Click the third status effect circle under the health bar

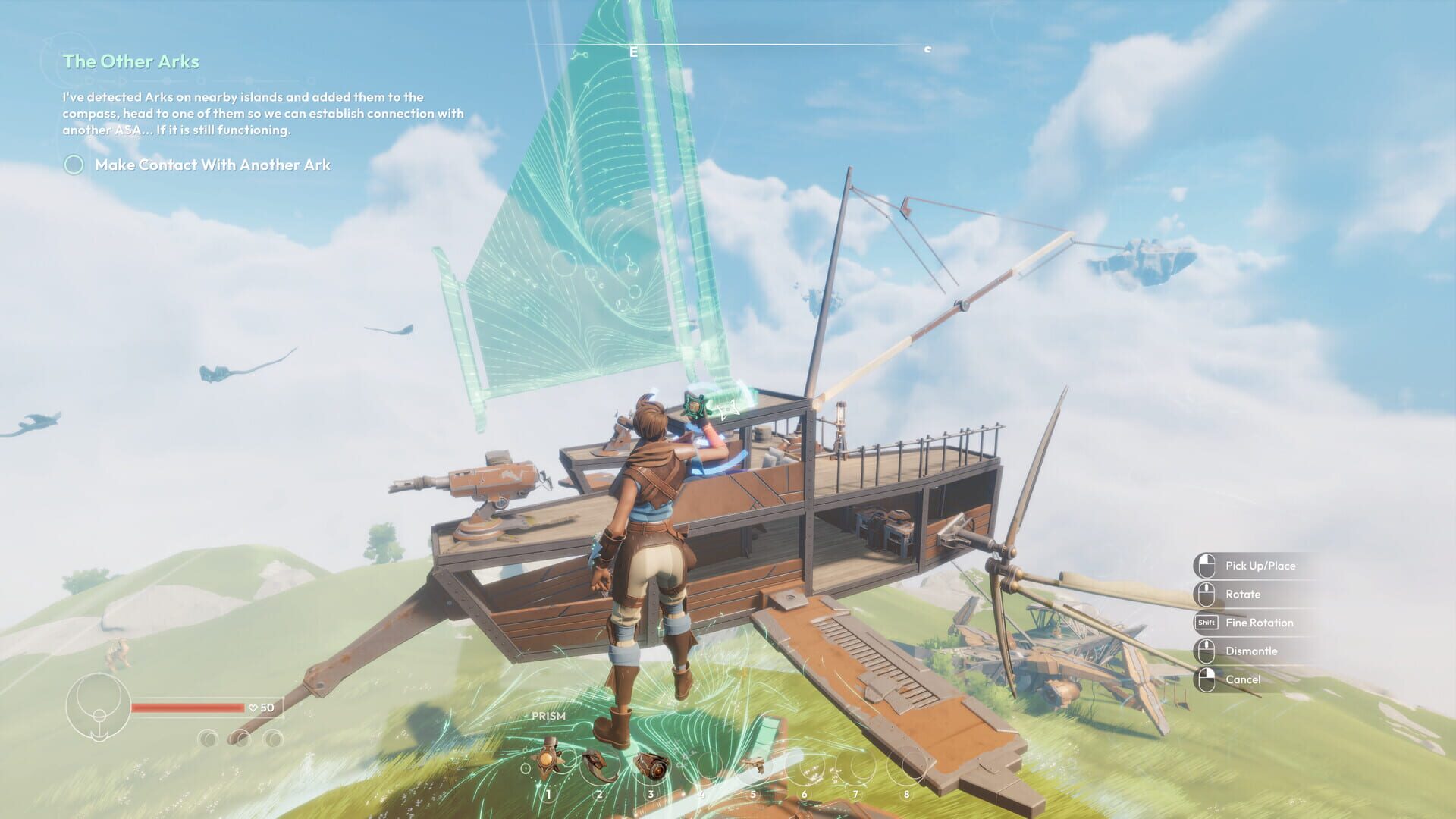click(274, 738)
